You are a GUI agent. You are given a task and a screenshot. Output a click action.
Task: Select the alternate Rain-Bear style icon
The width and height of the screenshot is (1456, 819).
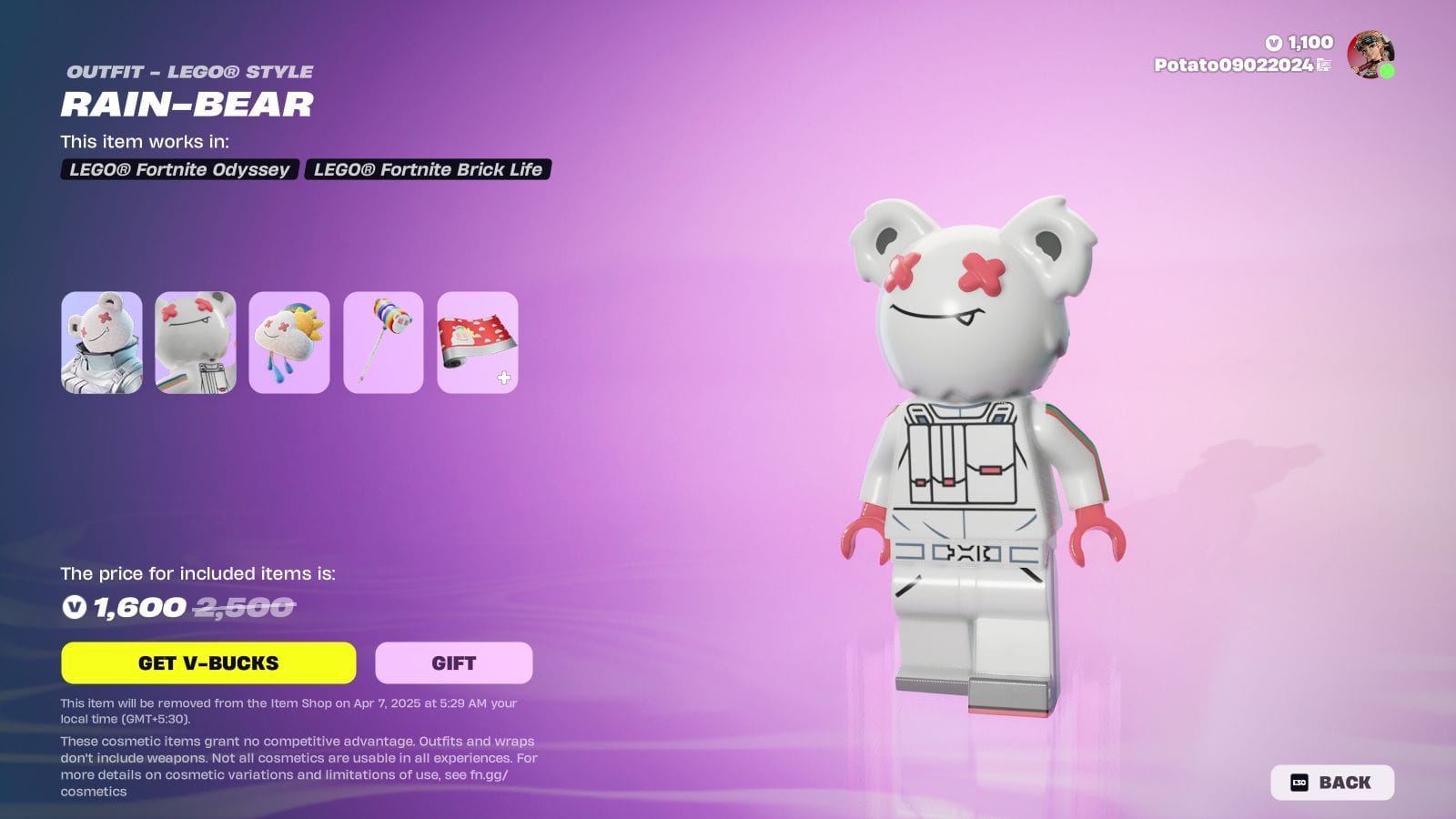[198, 344]
